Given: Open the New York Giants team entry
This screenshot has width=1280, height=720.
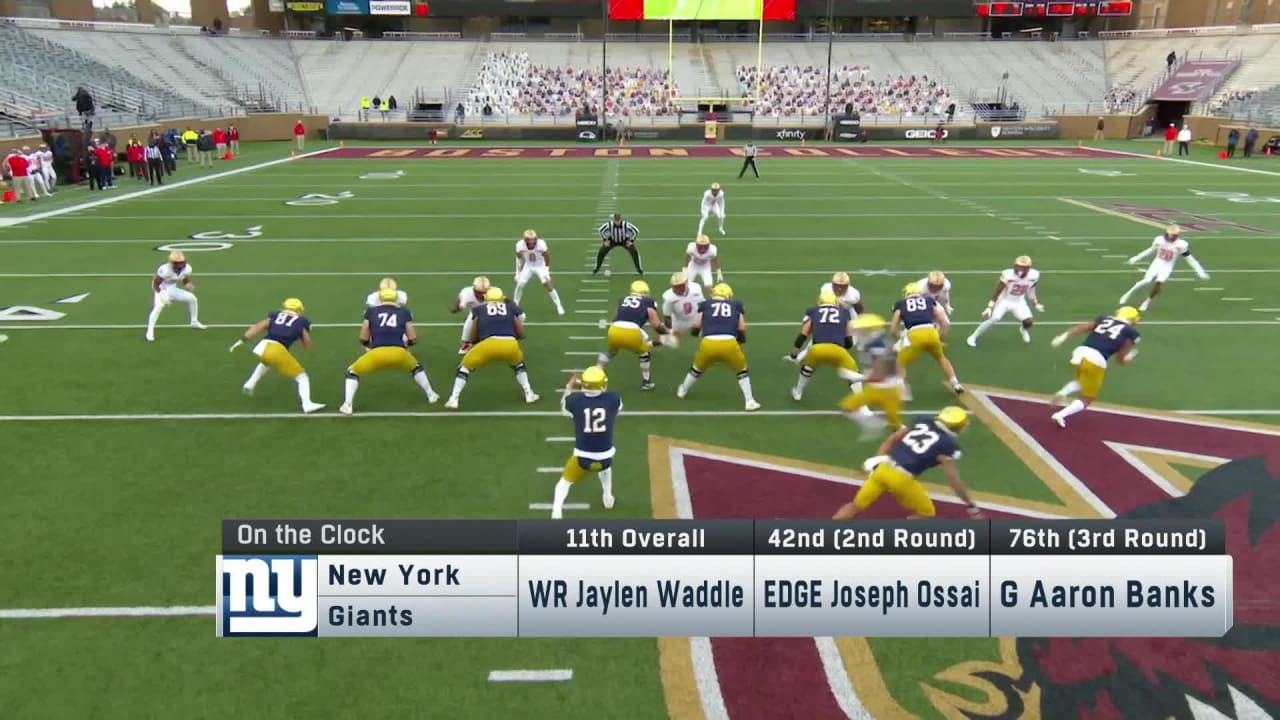Looking at the screenshot, I should click(x=394, y=595).
